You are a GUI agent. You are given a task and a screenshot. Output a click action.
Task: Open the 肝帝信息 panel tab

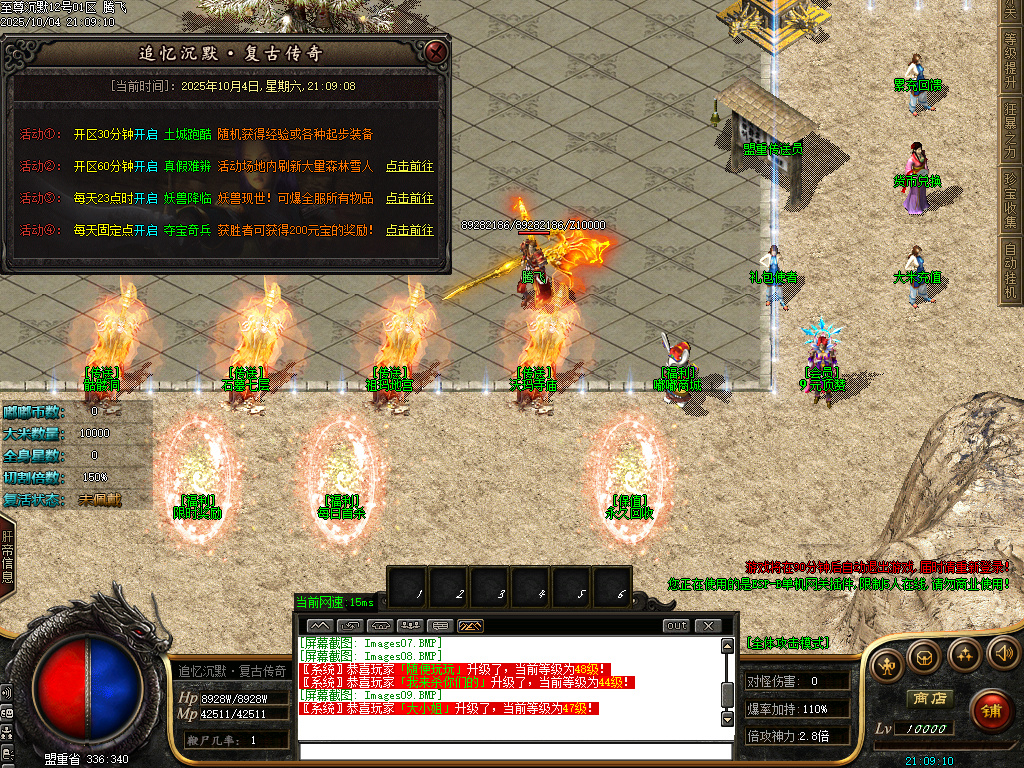tap(8, 558)
